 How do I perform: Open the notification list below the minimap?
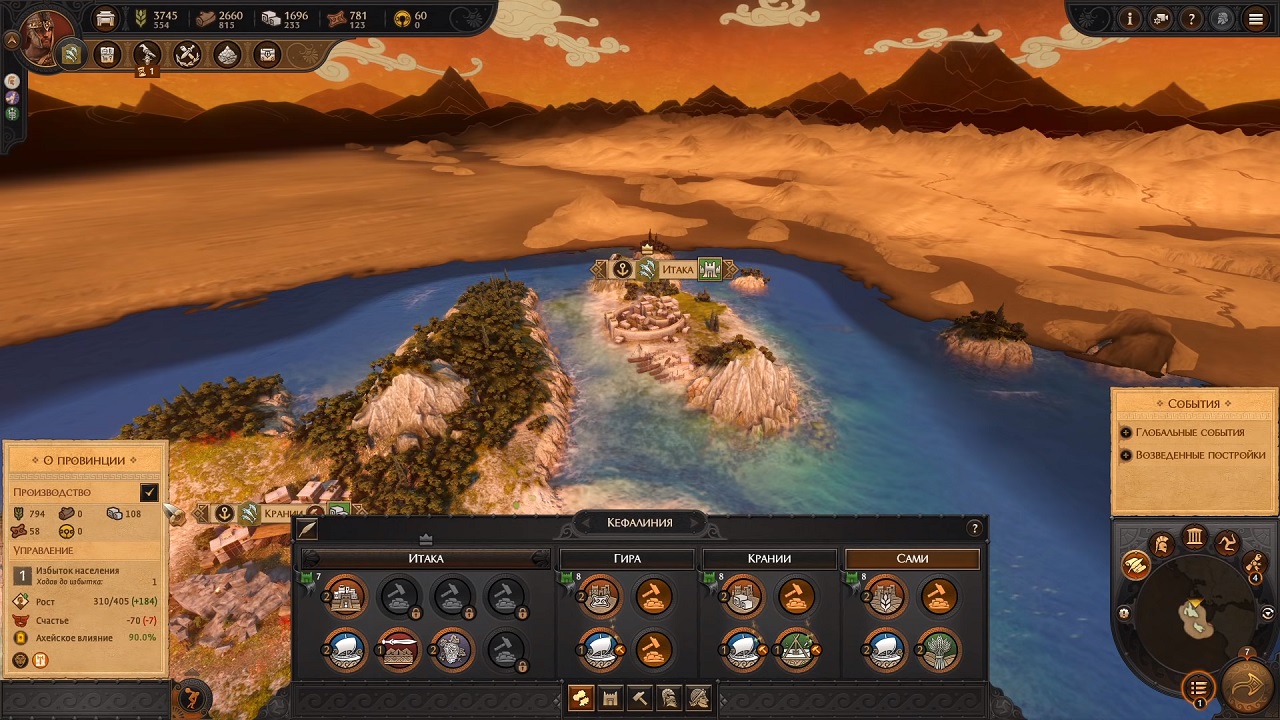(1198, 687)
